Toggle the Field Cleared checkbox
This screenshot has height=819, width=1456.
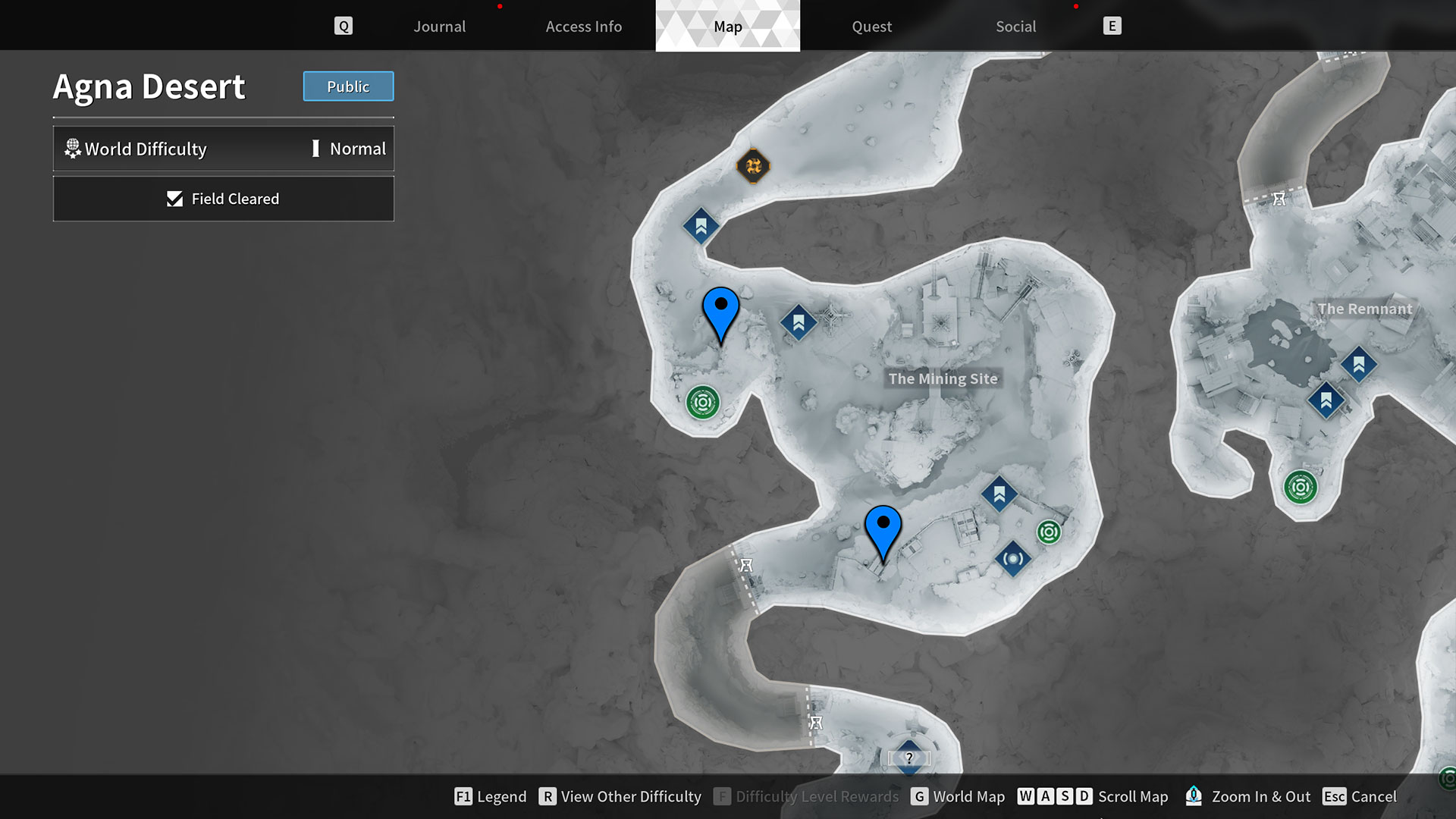click(224, 199)
